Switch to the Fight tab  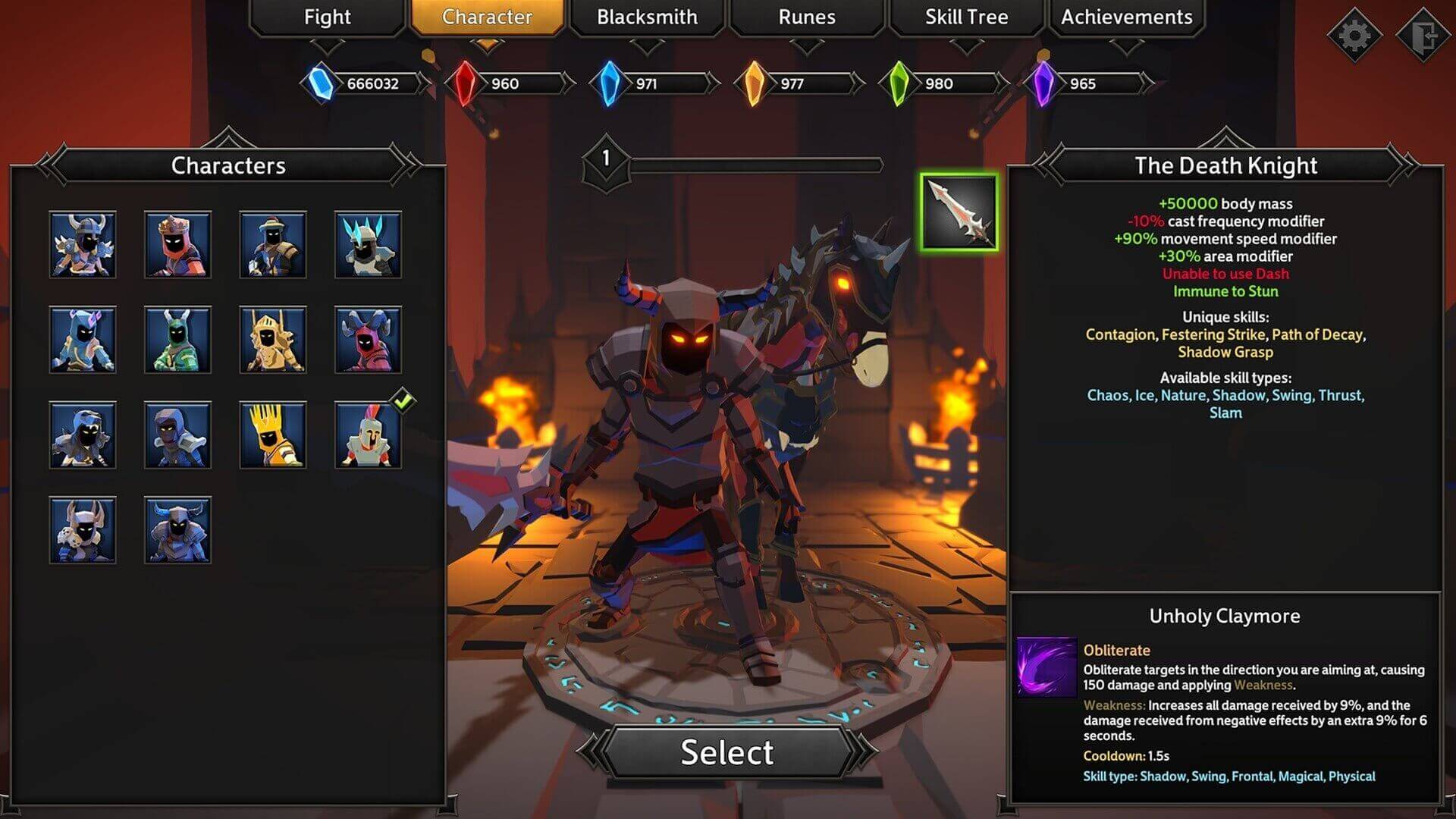(x=326, y=17)
